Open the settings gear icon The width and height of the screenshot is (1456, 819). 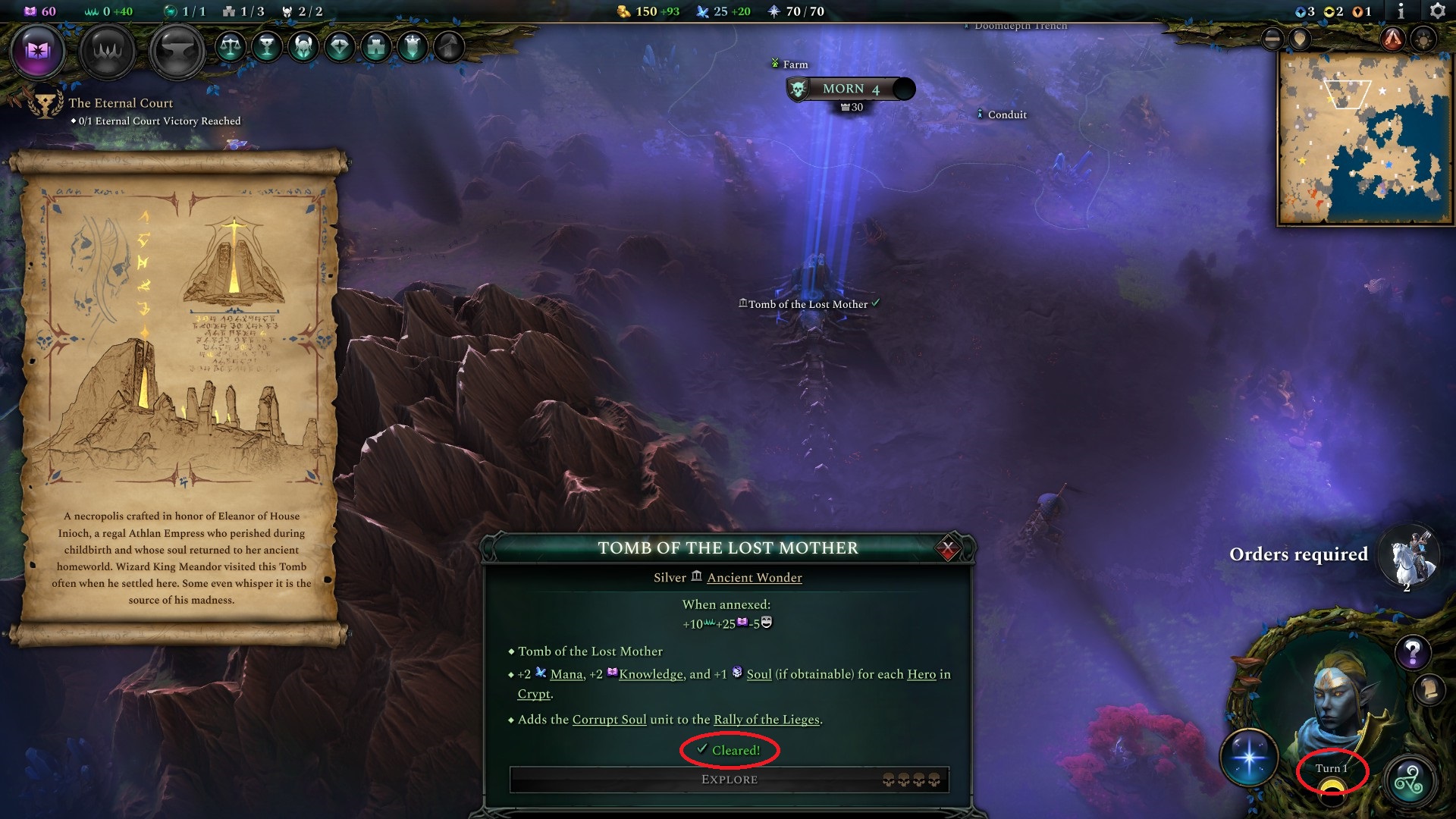(1436, 11)
